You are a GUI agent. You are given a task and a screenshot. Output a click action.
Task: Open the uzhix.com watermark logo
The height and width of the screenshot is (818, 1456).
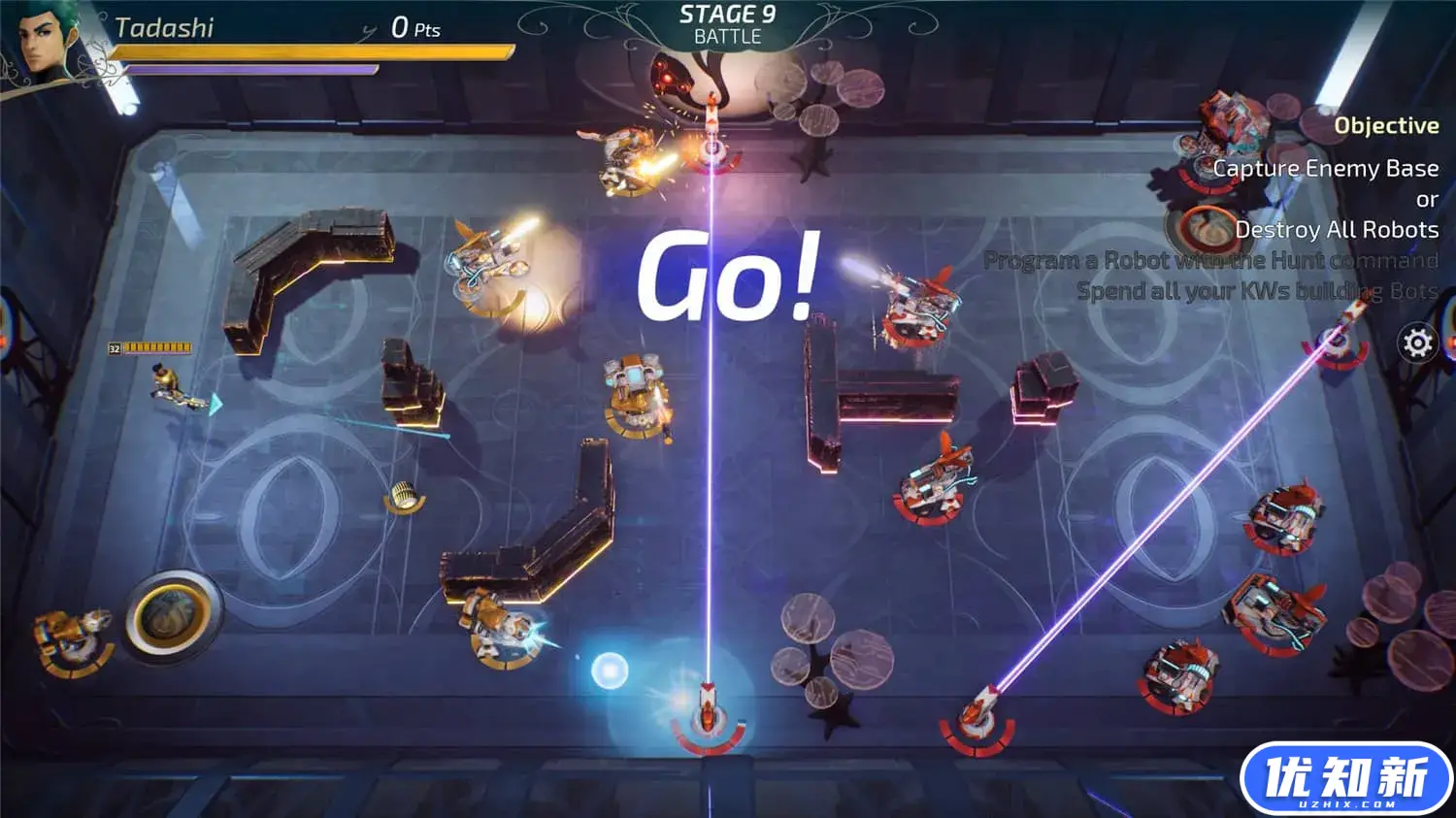click(x=1345, y=779)
